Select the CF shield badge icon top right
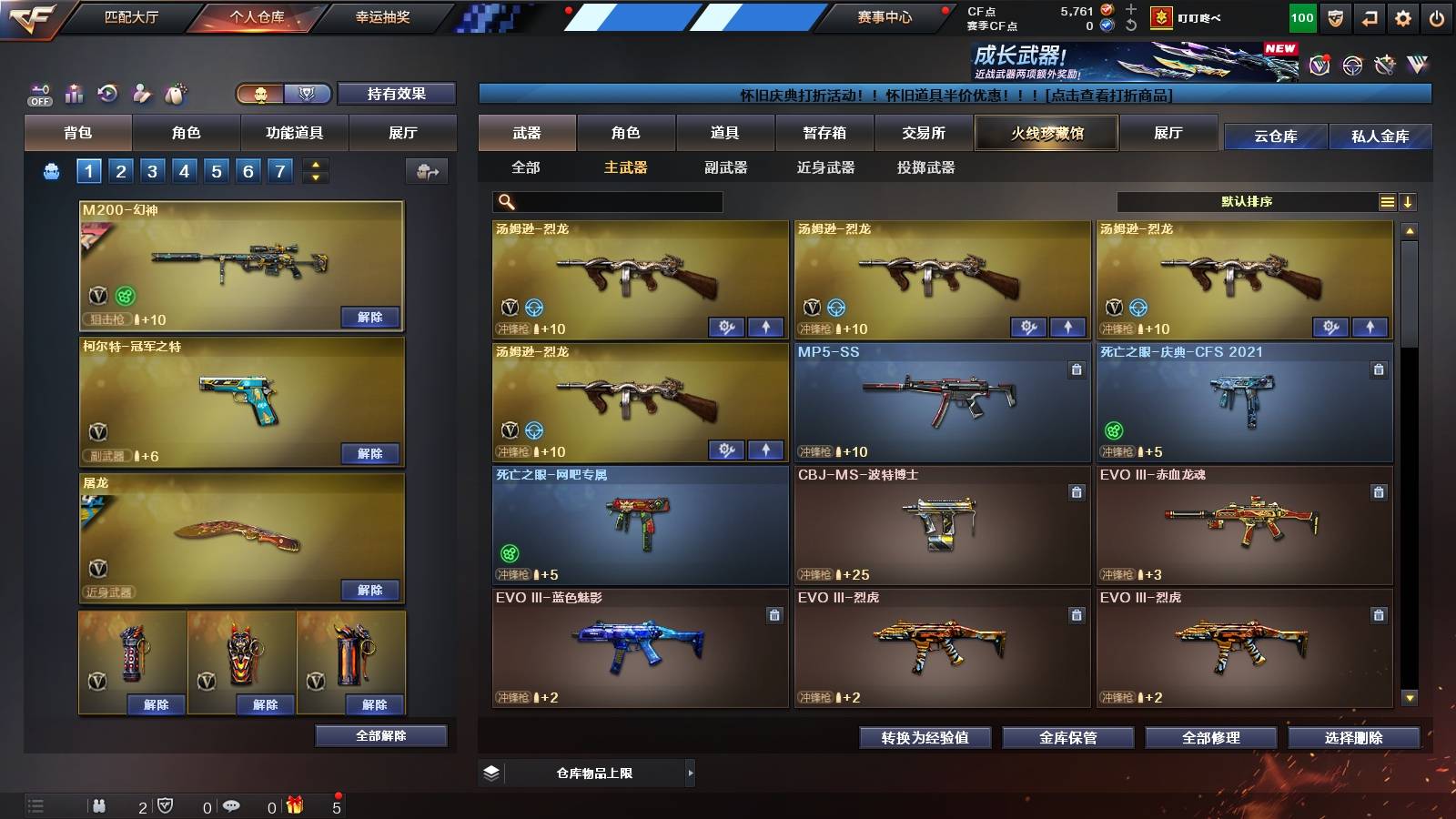The image size is (1456, 819). click(1335, 18)
